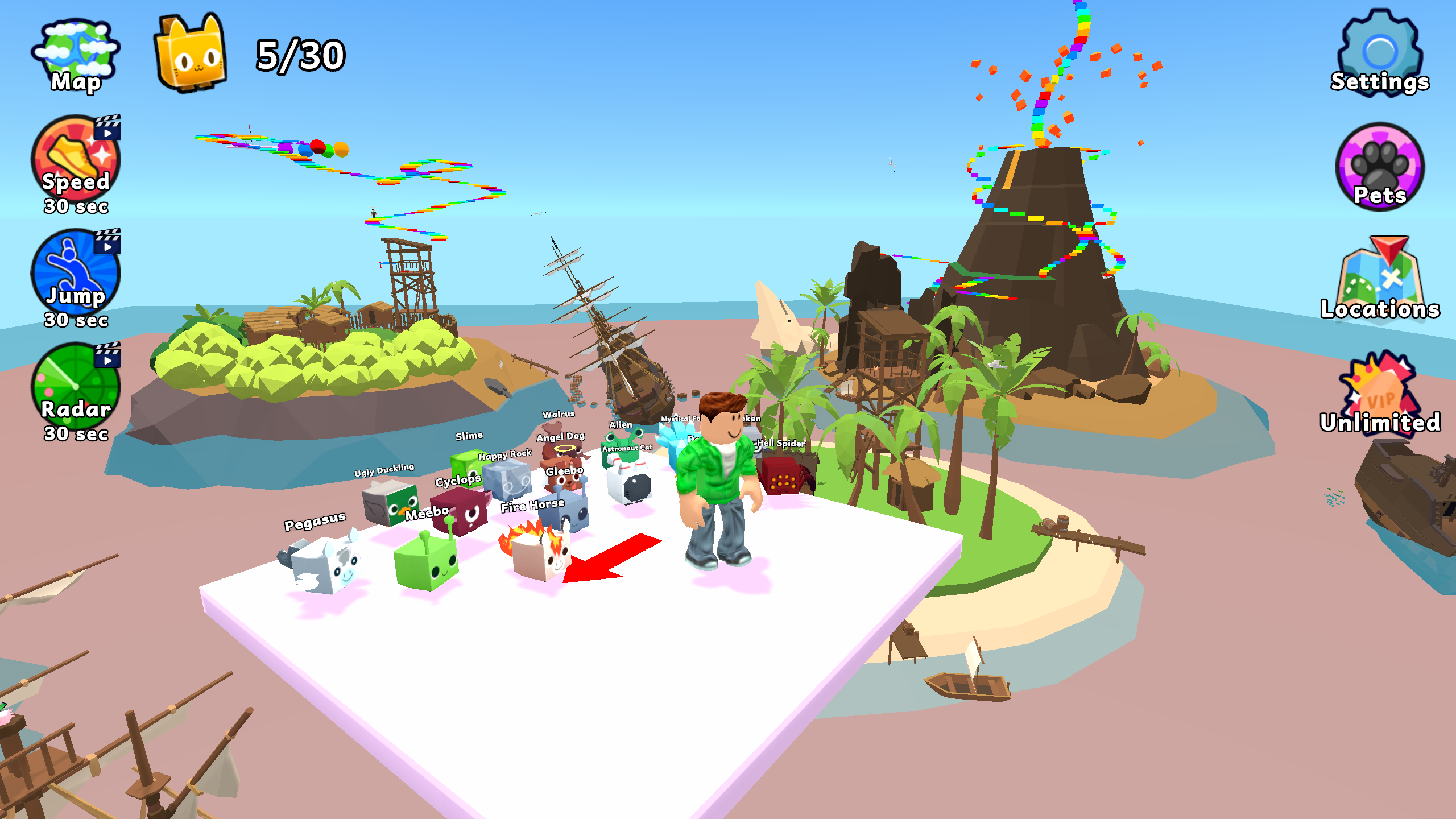Activate the Jump 30 sec boost
This screenshot has width=1456, height=819.
click(x=74, y=273)
